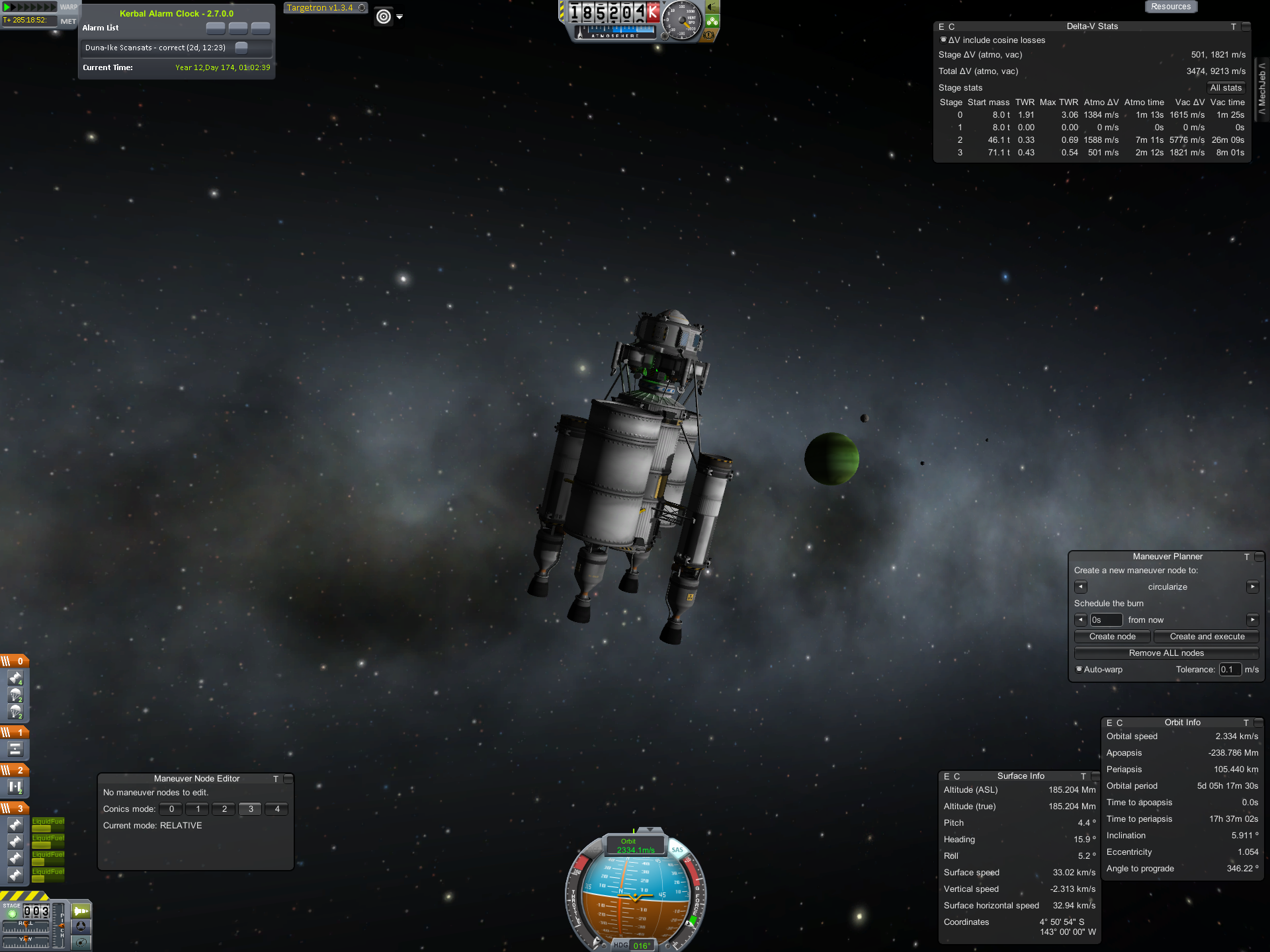Screen dimensions: 1270x952
Task: Select the Duna-Ike Scansats alarm entry
Action: click(x=155, y=48)
